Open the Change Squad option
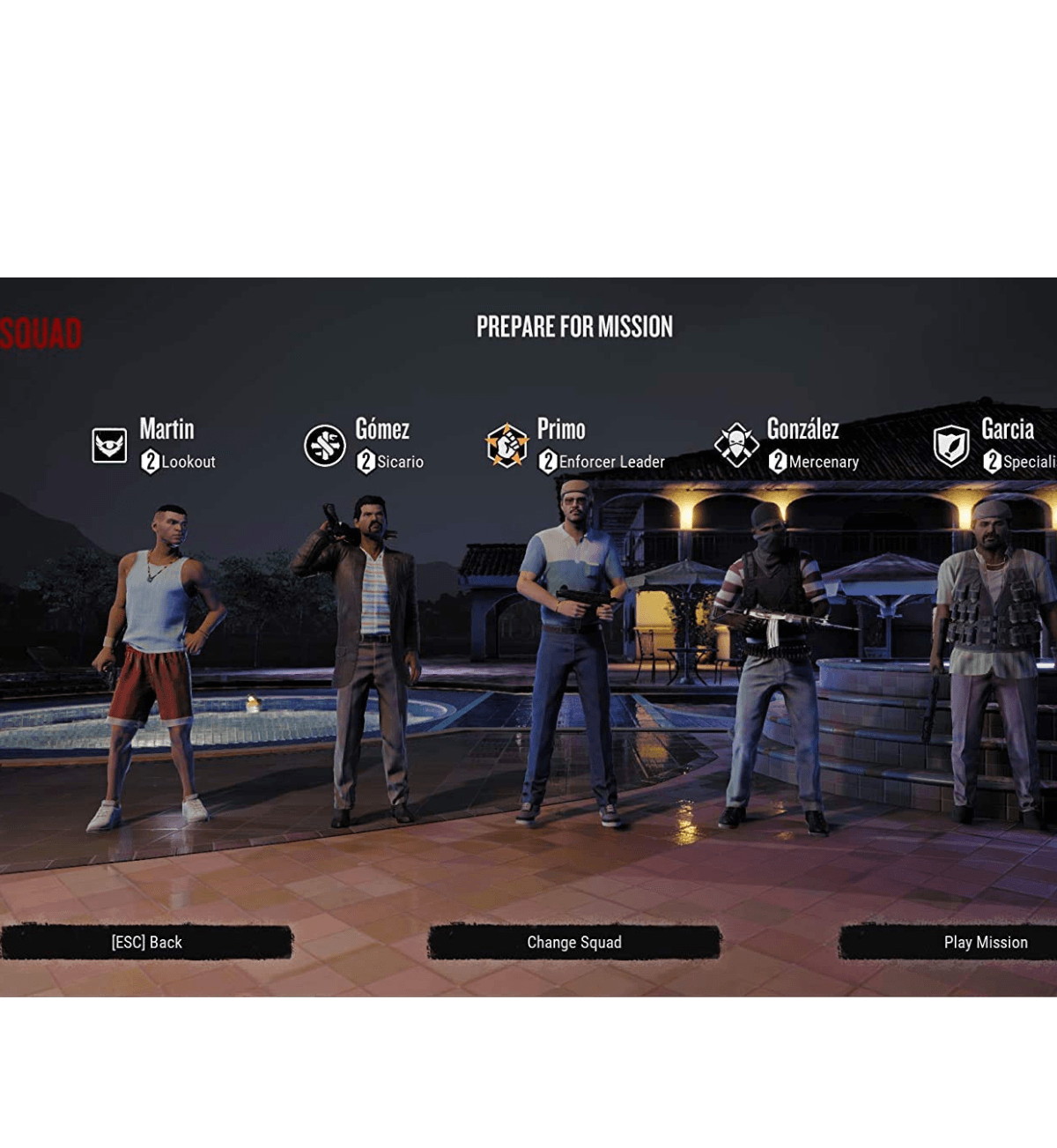 pyautogui.click(x=574, y=942)
